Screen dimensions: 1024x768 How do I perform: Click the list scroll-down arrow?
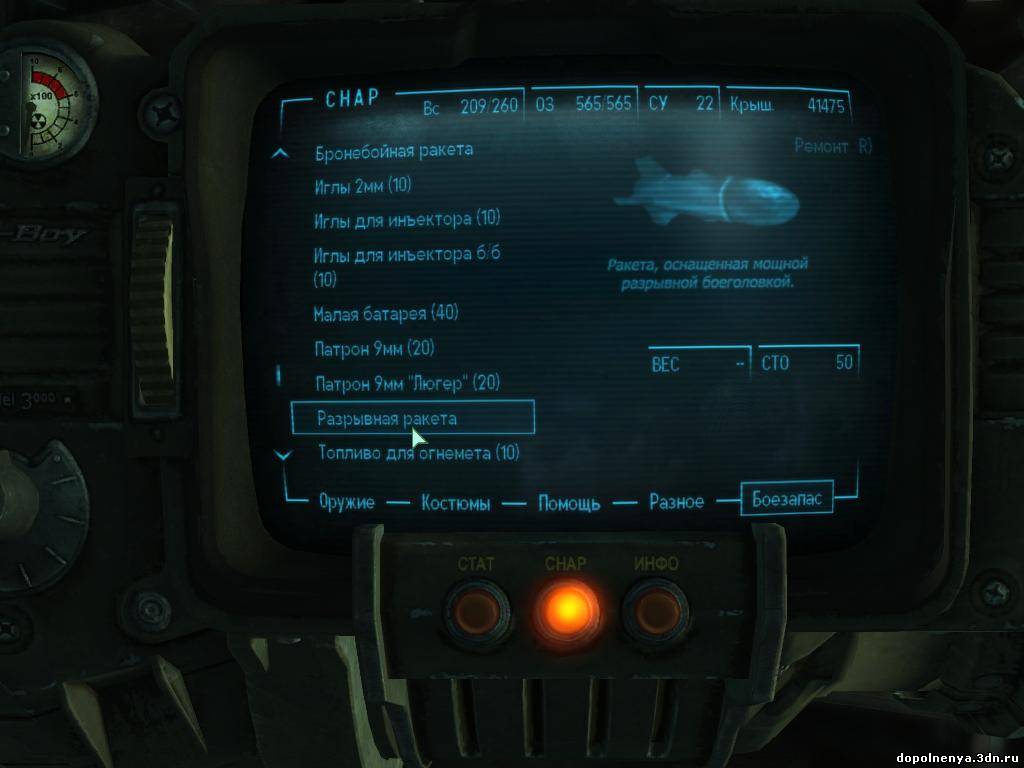(282, 455)
